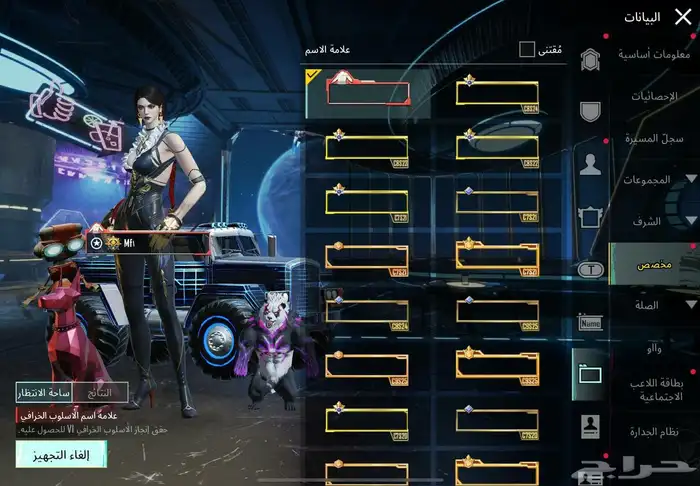Open the avatar silhouette category icon

click(590, 165)
